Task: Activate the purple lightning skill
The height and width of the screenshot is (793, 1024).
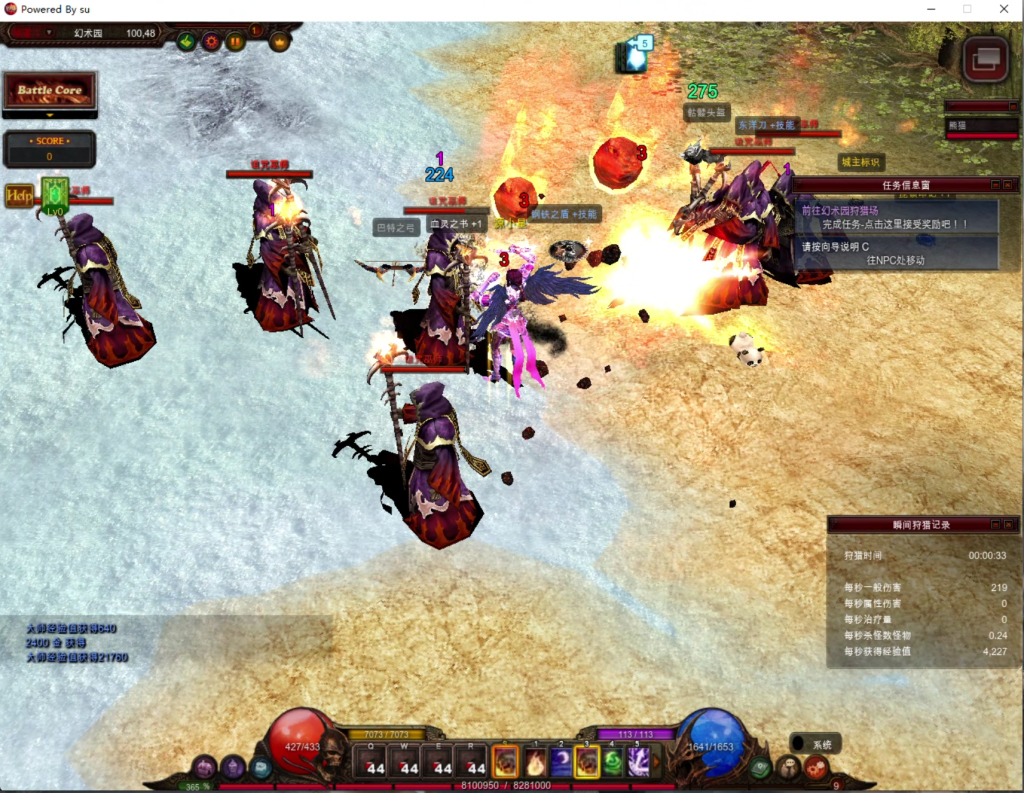Action: (639, 762)
